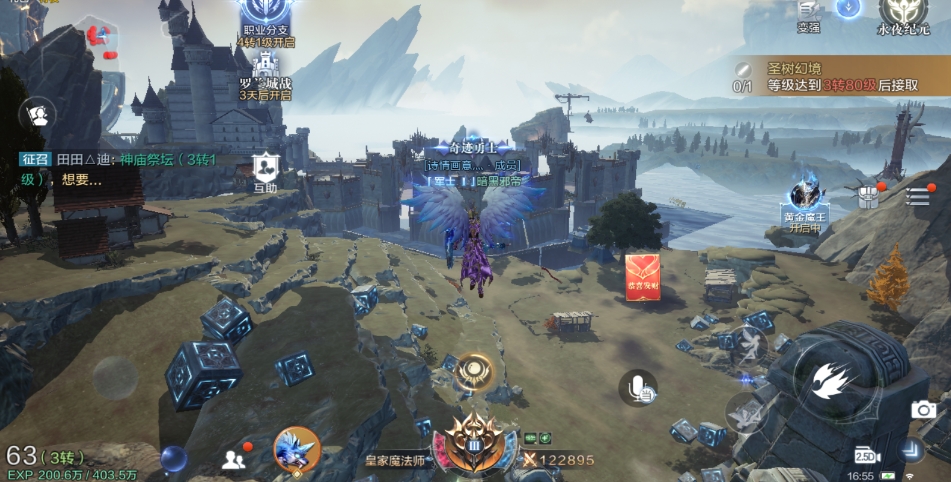Screen dimensions: 951x482
Task: Select the blue wolf pet portrait
Action: (296, 449)
